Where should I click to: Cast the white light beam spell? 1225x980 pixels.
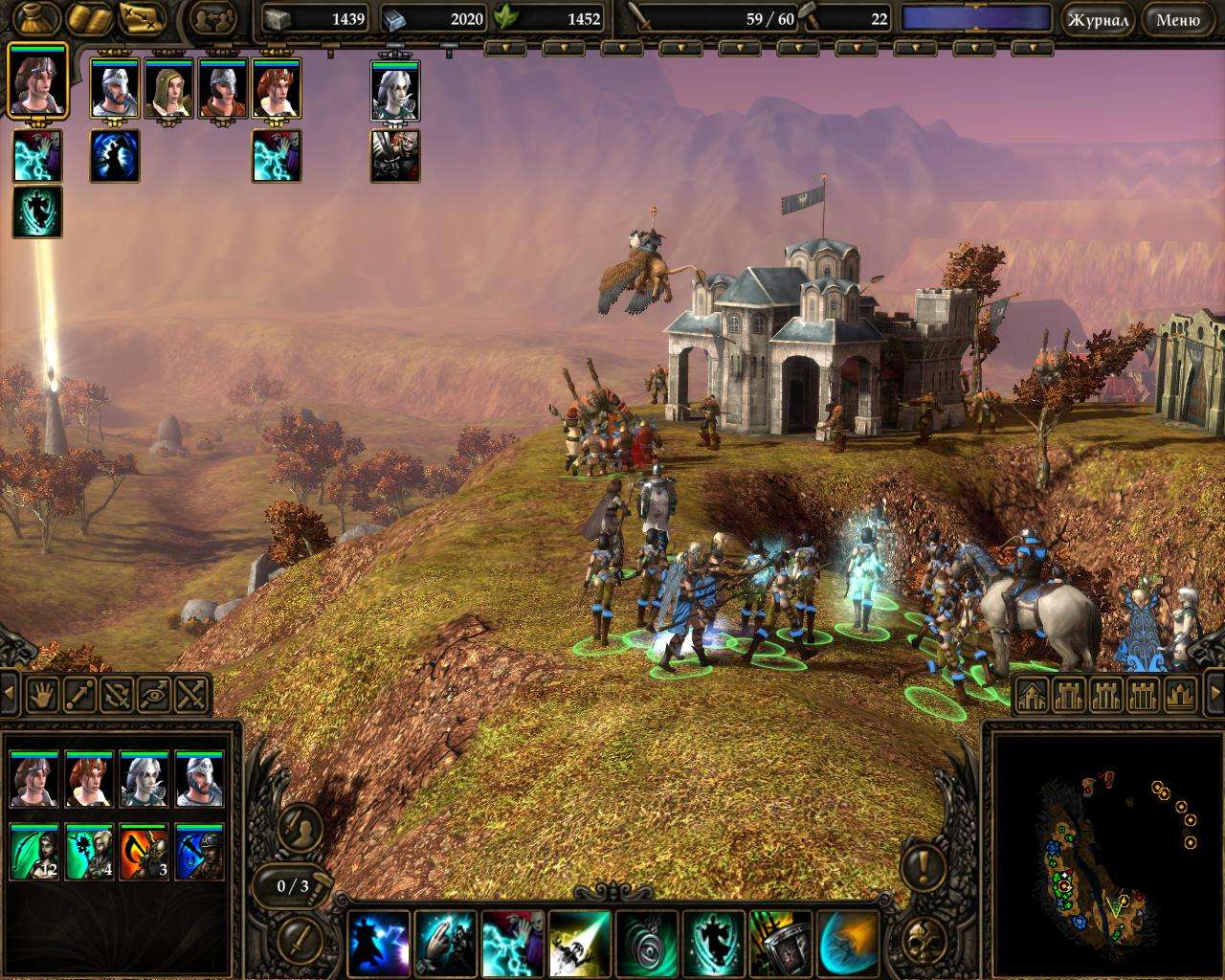[579, 943]
